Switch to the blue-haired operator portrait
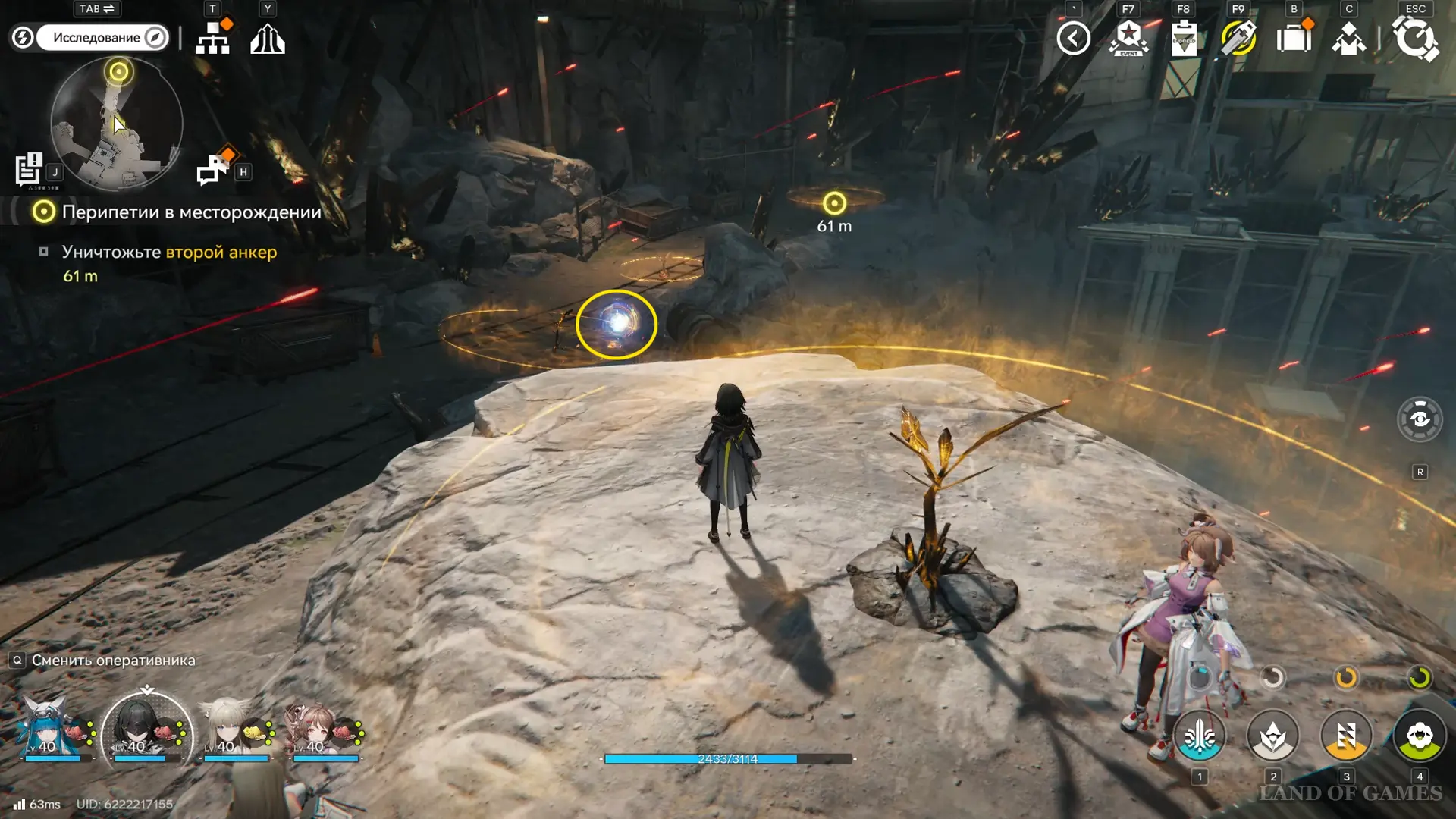Viewport: 1456px width, 819px height. pos(50,730)
